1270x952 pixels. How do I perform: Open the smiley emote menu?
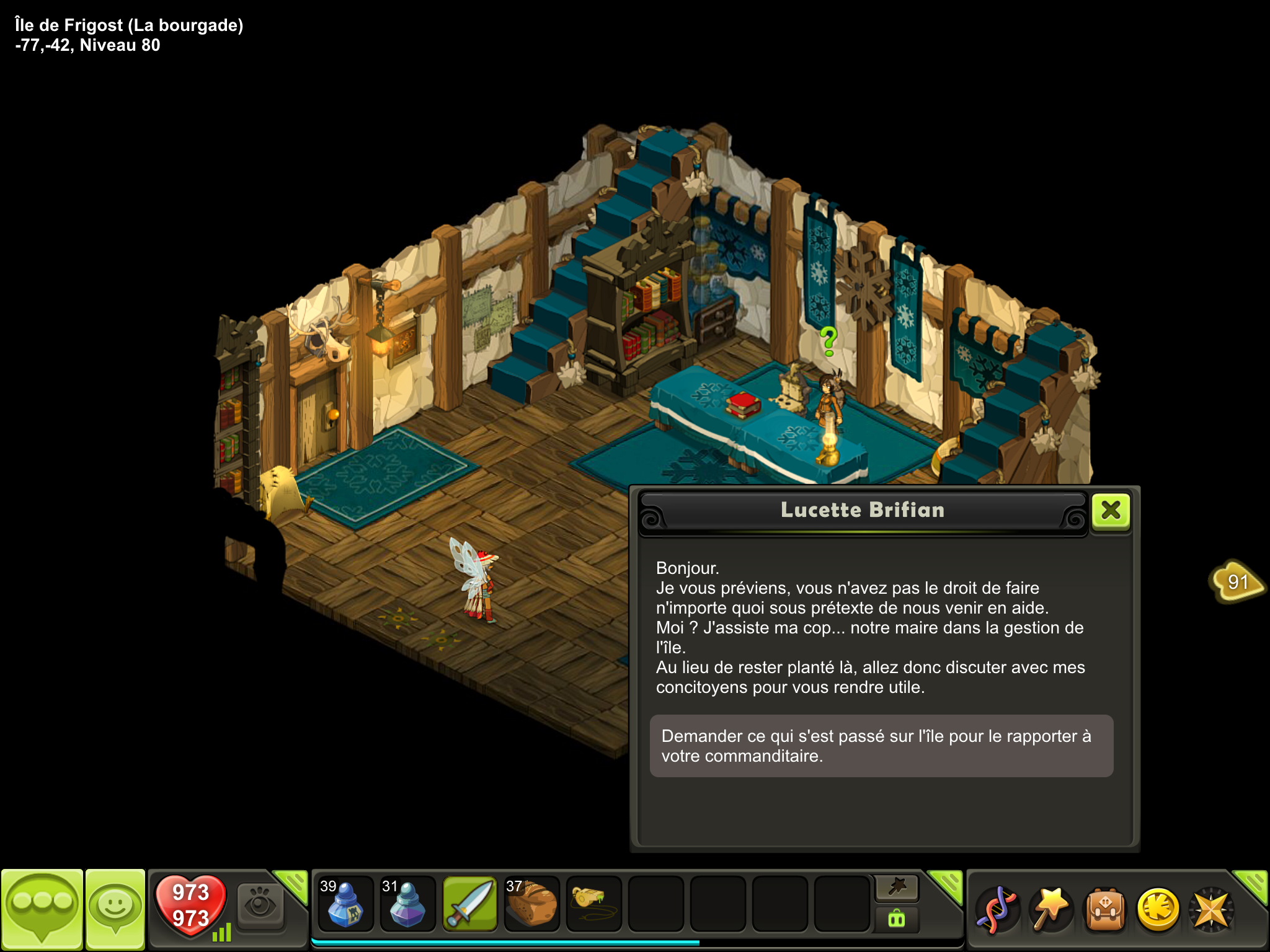pos(115,909)
